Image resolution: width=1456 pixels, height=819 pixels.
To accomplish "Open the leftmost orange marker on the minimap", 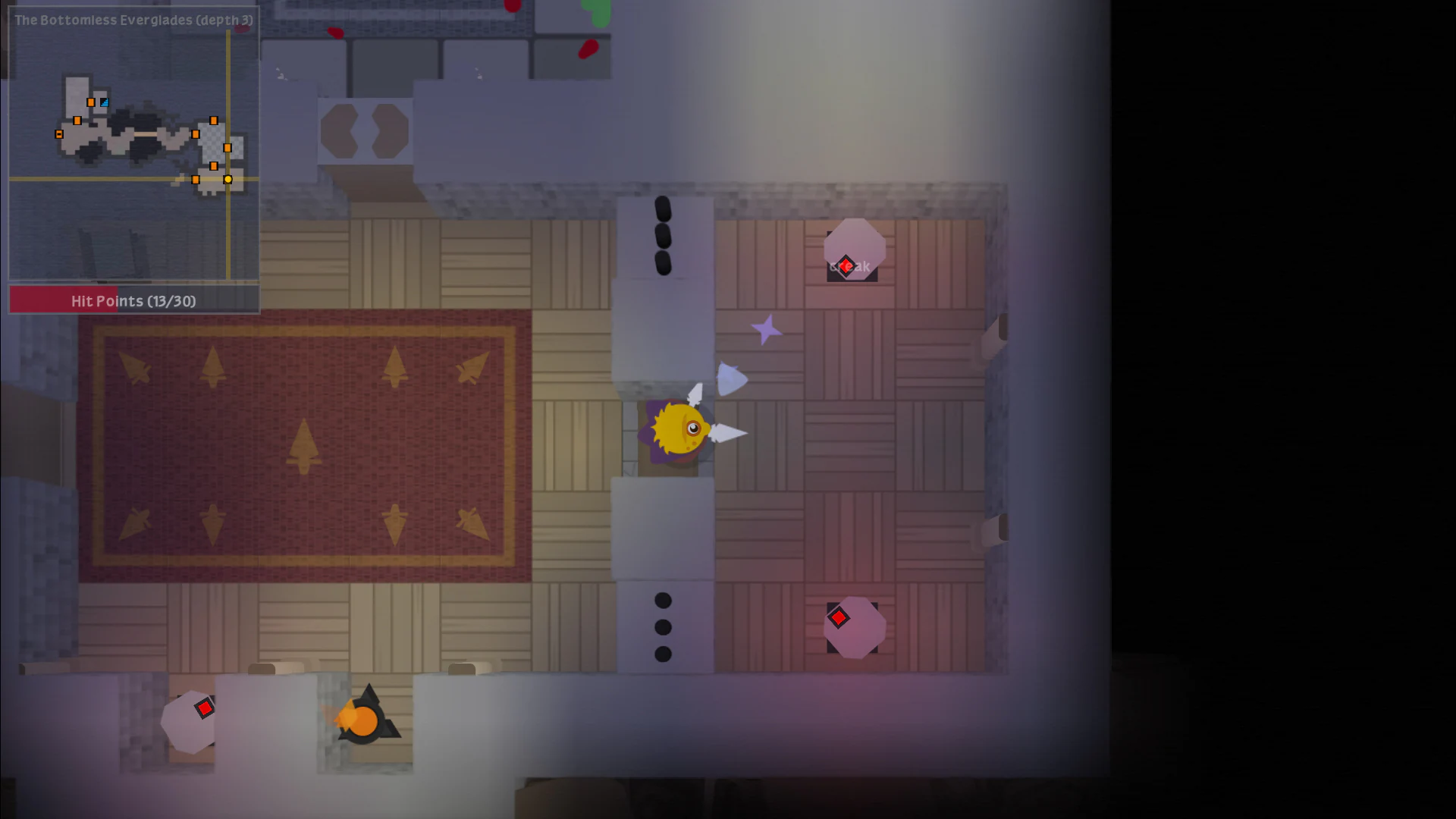I will (x=59, y=135).
